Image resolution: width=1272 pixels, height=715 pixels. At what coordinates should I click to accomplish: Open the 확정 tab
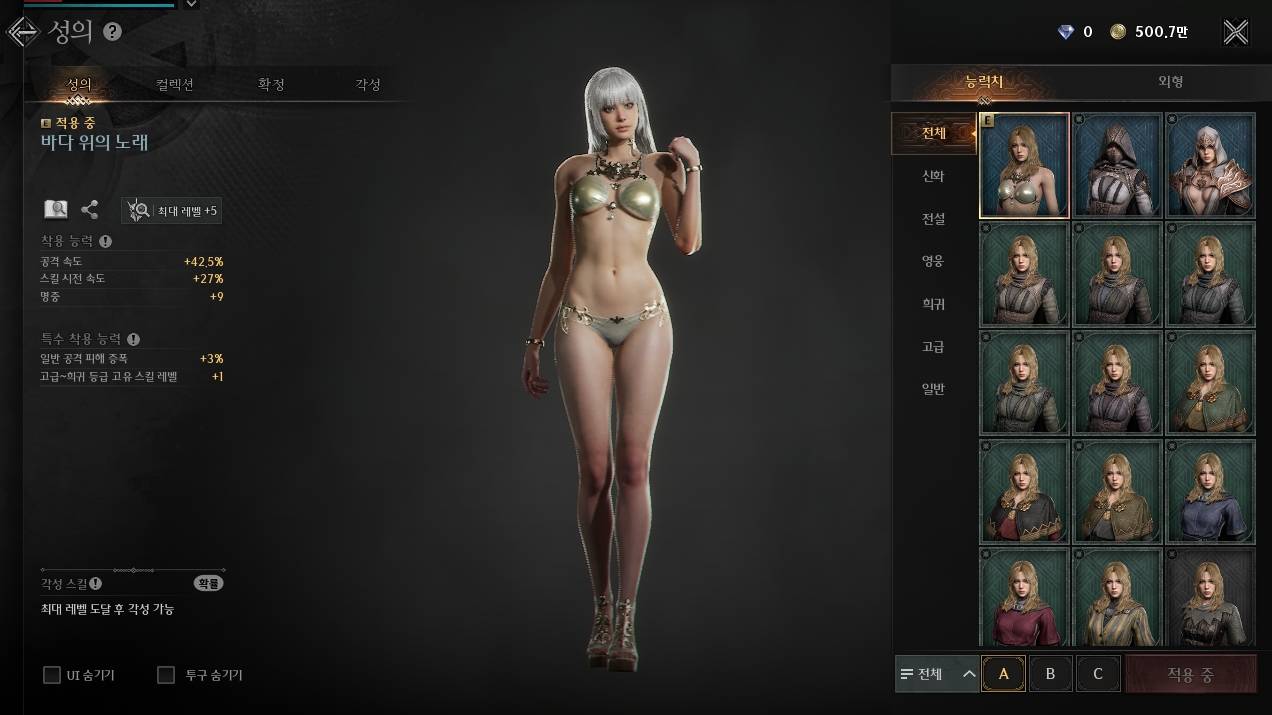[271, 85]
